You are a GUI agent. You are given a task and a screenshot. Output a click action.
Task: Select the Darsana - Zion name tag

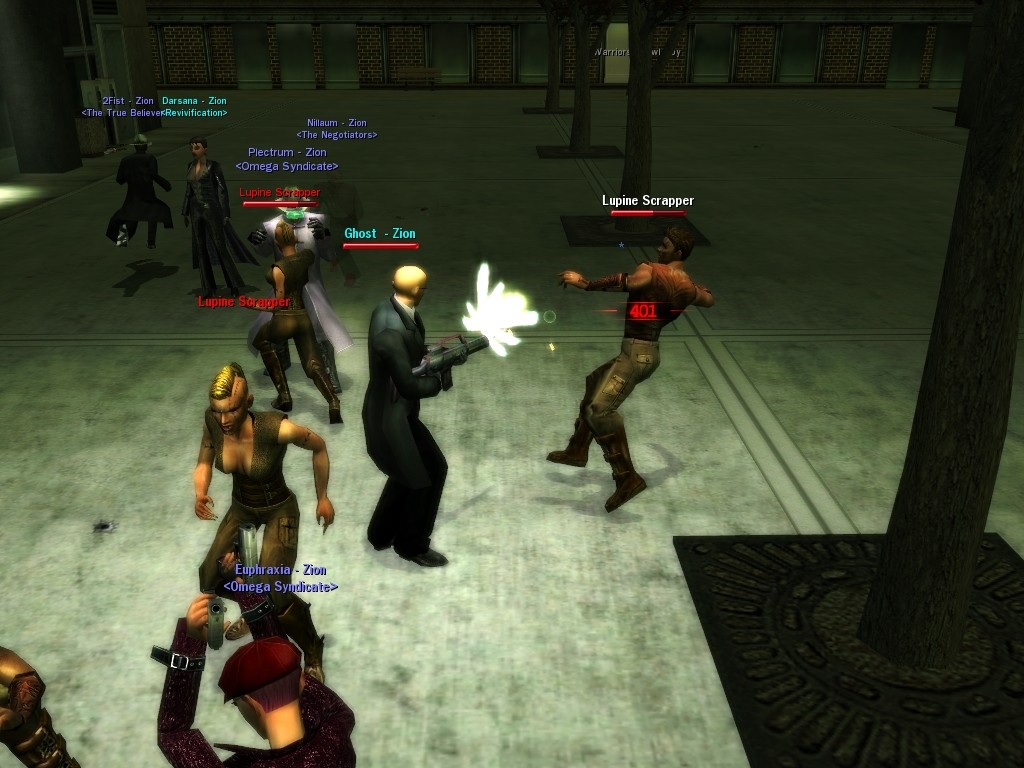(x=194, y=101)
